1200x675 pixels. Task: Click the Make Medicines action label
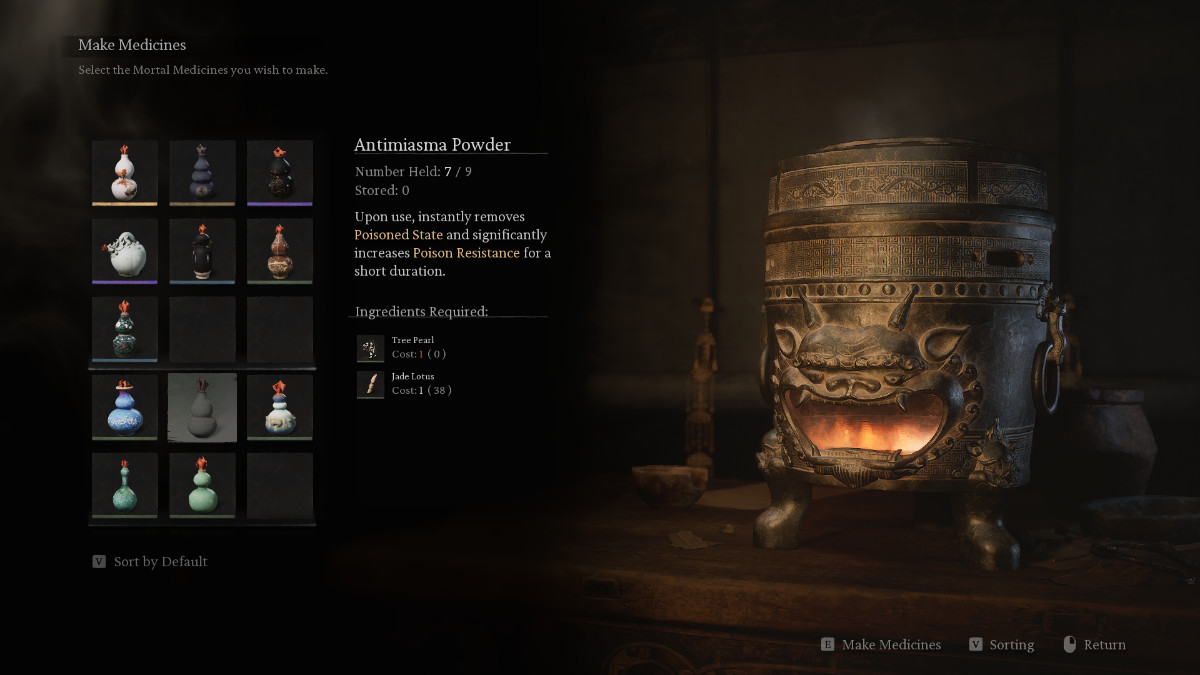891,645
